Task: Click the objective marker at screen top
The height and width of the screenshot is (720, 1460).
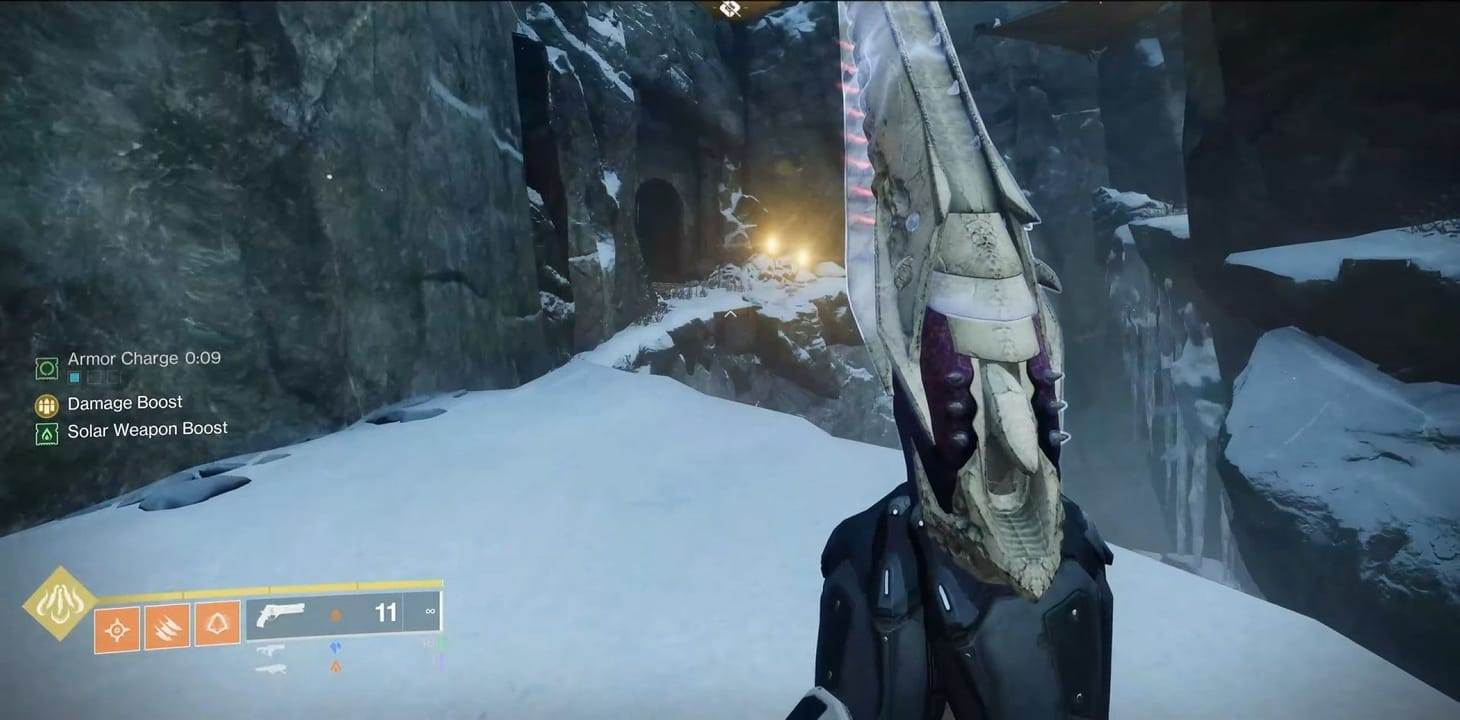Action: tap(728, 10)
